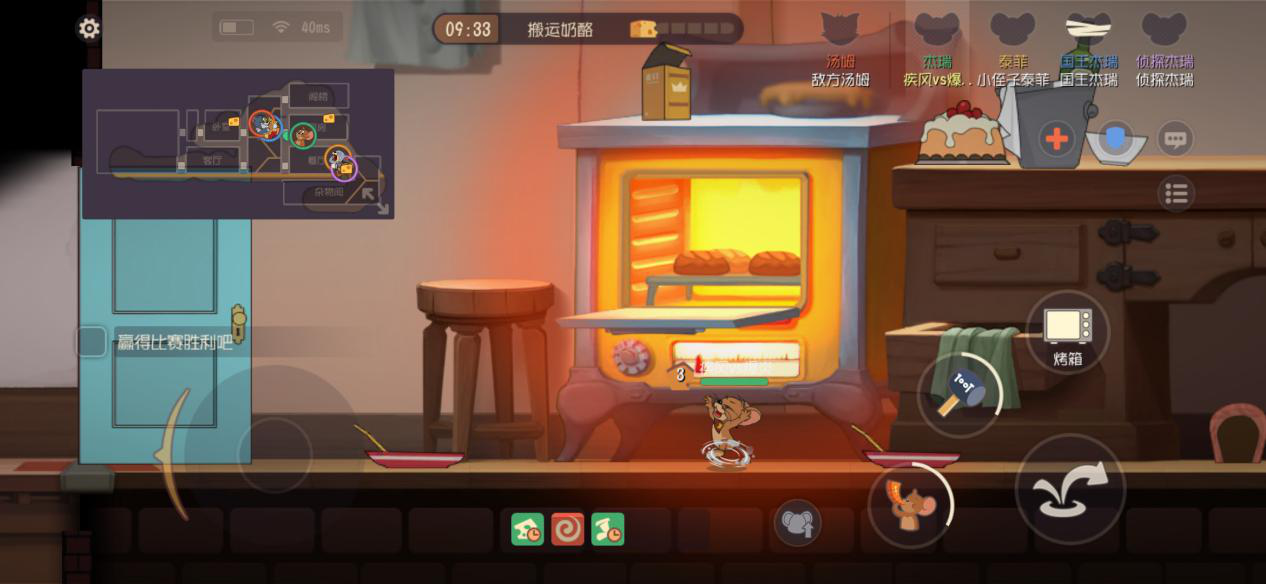Image resolution: width=1266 pixels, height=584 pixels.
Task: Toggle the checkbox beside 赢得比赛胜利吧
Action: coord(92,342)
